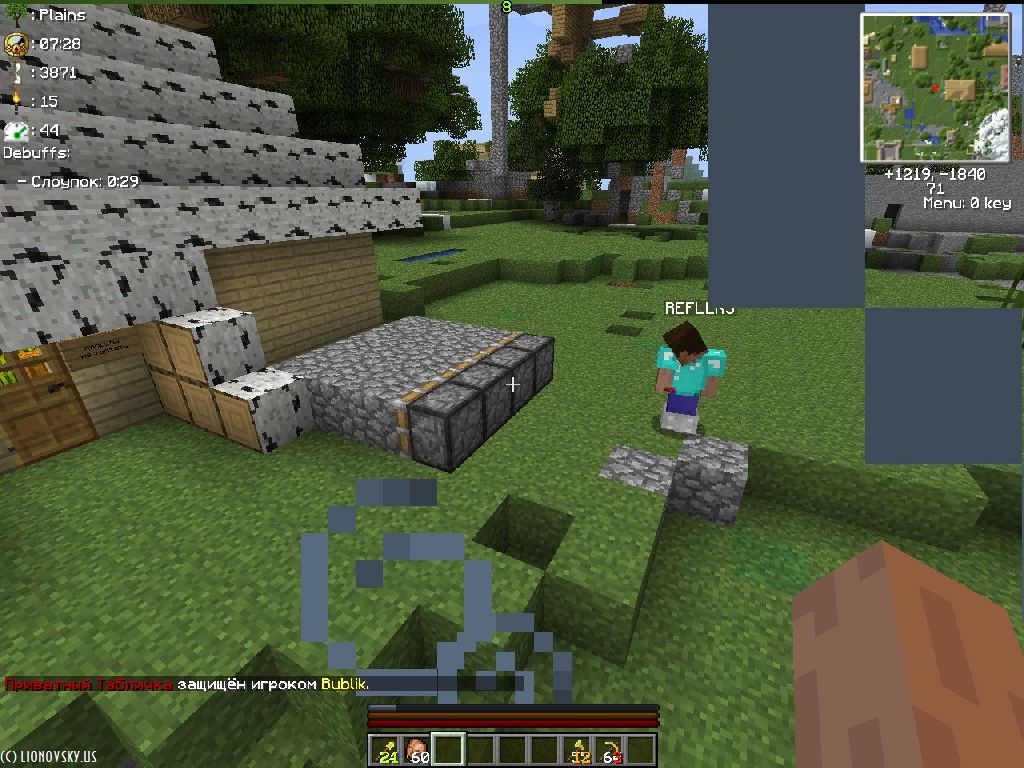The width and height of the screenshot is (1024, 768).
Task: Choose the hotbar slot with 12 items
Action: click(x=578, y=749)
